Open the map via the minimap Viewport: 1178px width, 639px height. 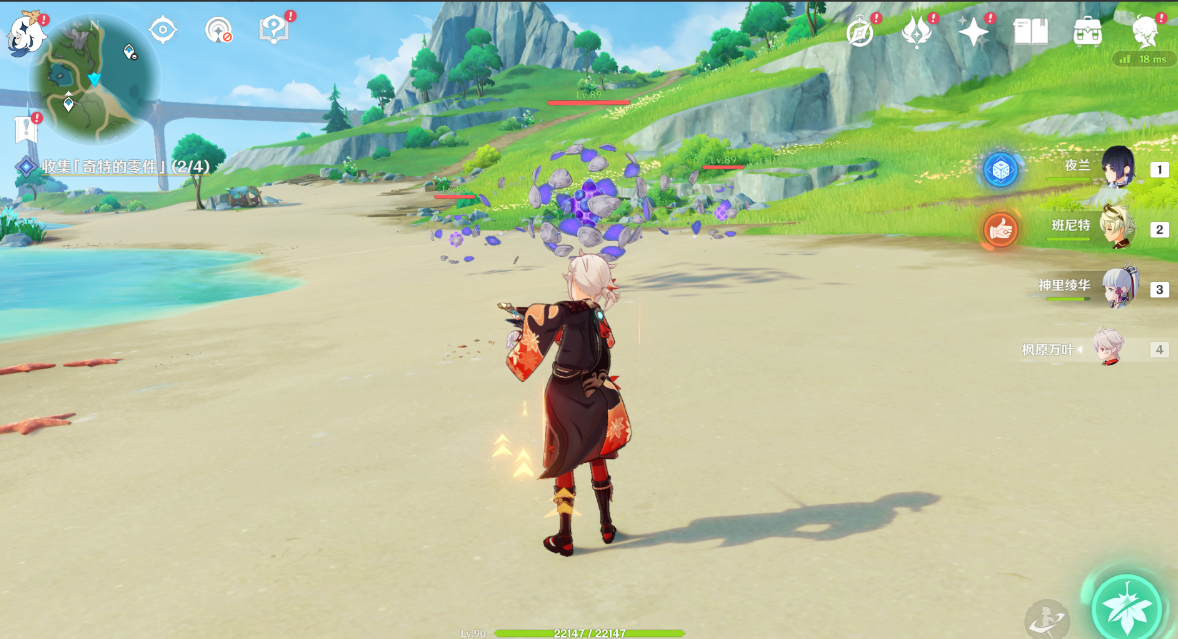[93, 80]
